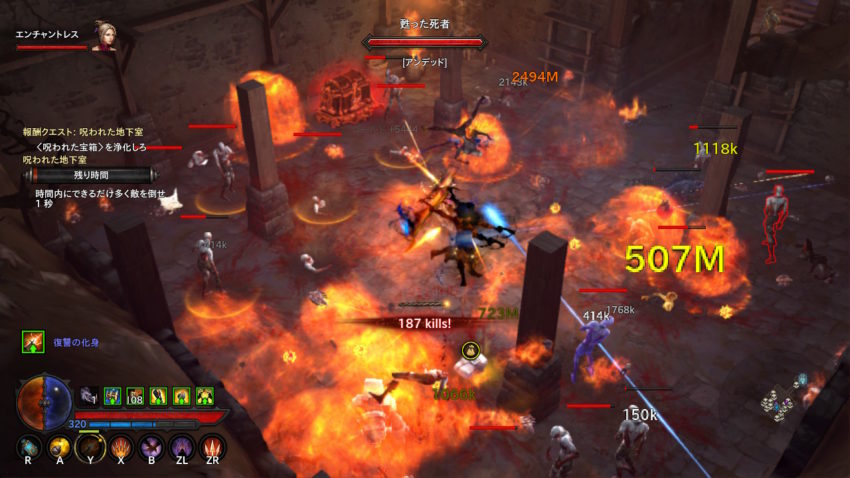The width and height of the screenshot is (850, 478).
Task: Use the yellow bomb skill icon
Action: (x=60, y=446)
